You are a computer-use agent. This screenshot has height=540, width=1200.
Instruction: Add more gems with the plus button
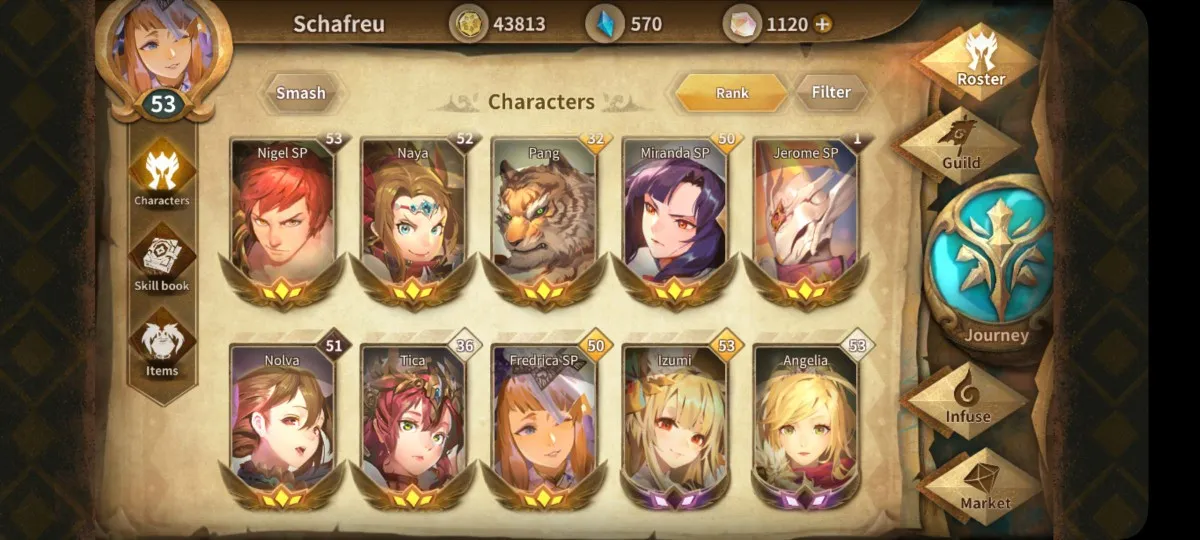(823, 24)
